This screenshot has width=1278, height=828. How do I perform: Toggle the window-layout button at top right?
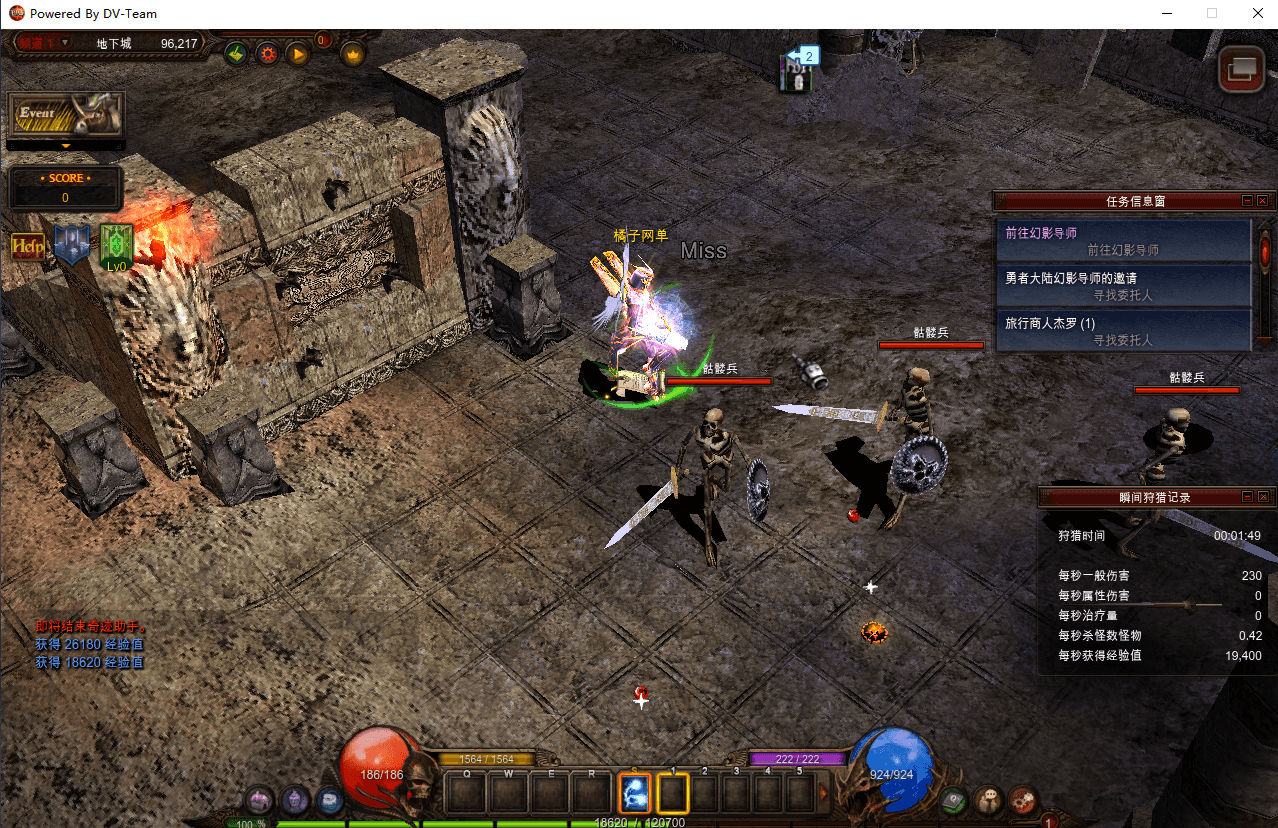pos(1242,69)
